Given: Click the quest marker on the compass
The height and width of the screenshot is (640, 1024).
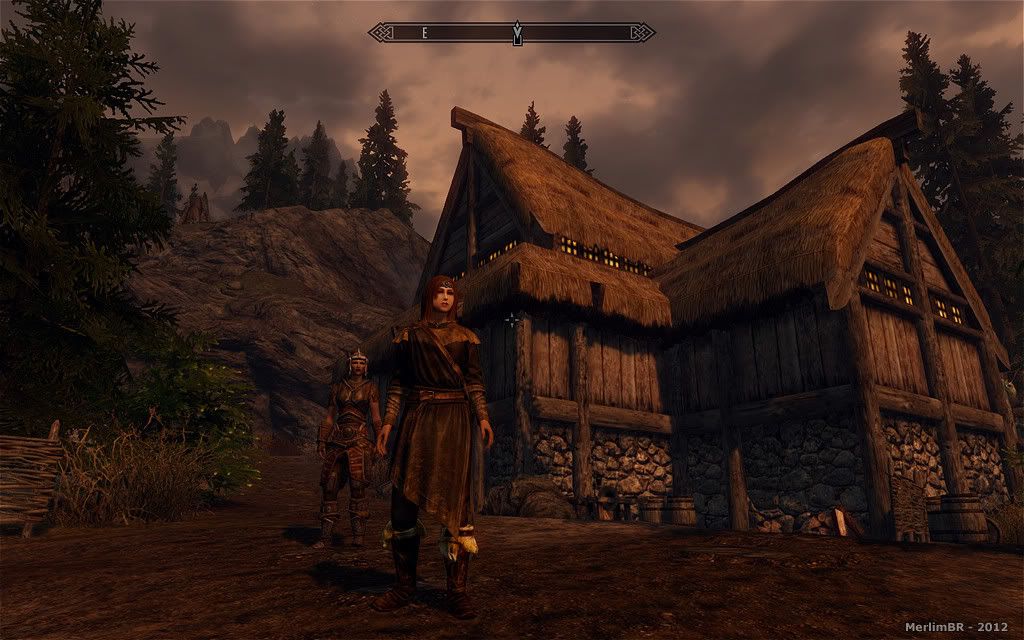Looking at the screenshot, I should click(517, 33).
